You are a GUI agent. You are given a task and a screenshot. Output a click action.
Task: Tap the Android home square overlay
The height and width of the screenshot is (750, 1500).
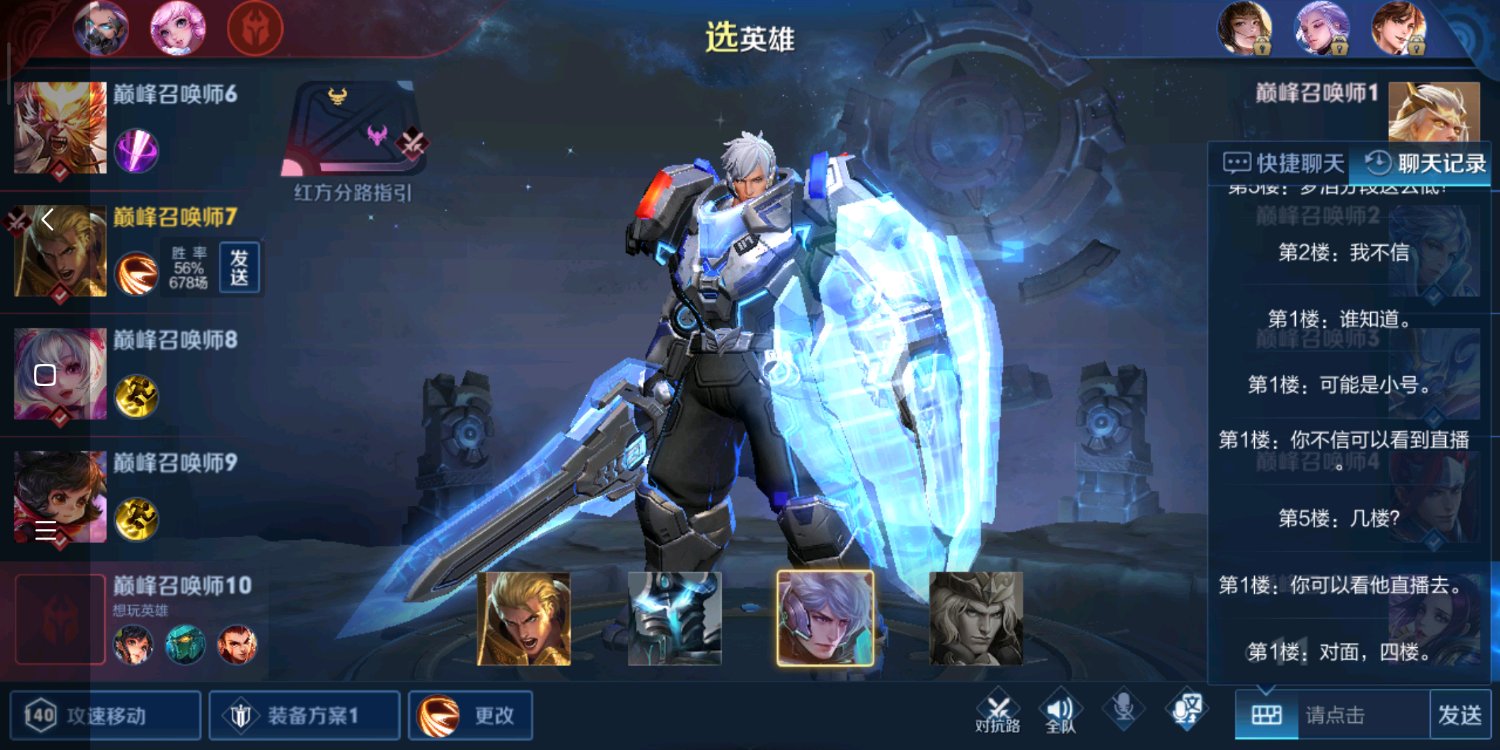click(45, 375)
